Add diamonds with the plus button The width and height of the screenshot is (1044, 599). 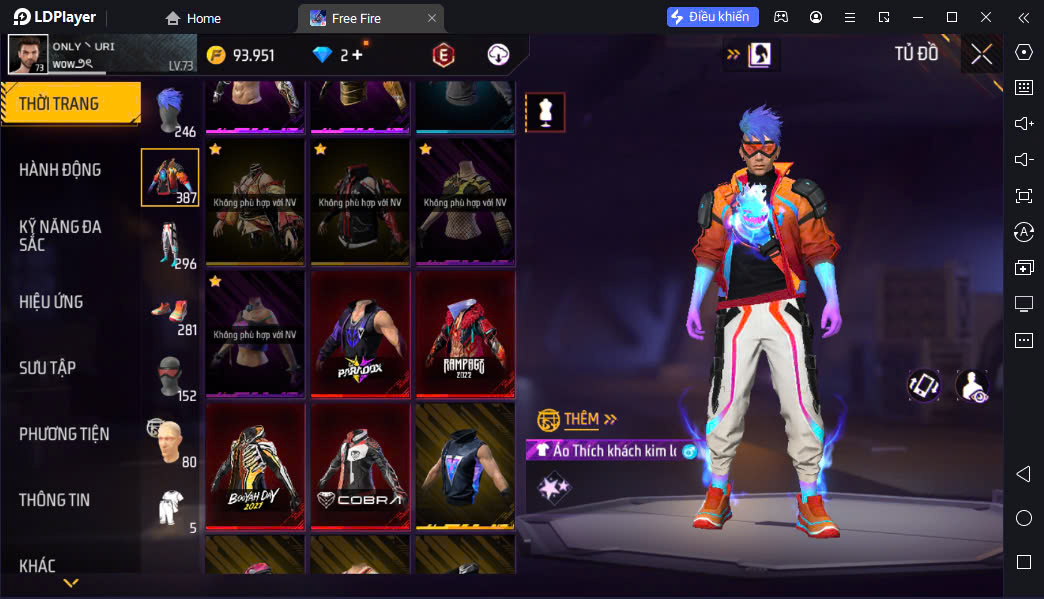coord(357,55)
